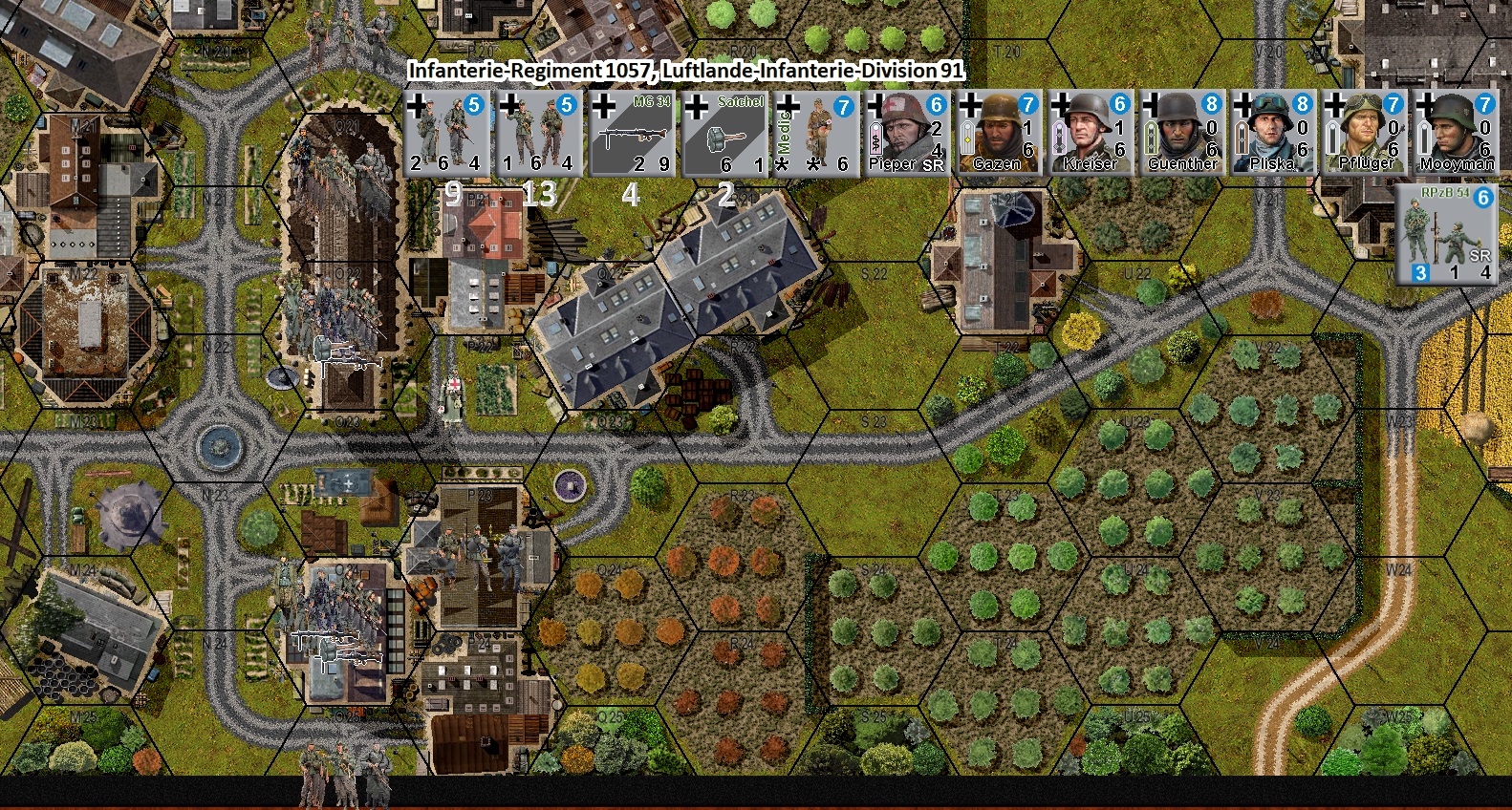Click the 2-6-4 infantry squad counter
Image resolution: width=1512 pixels, height=810 pixels.
[444, 134]
